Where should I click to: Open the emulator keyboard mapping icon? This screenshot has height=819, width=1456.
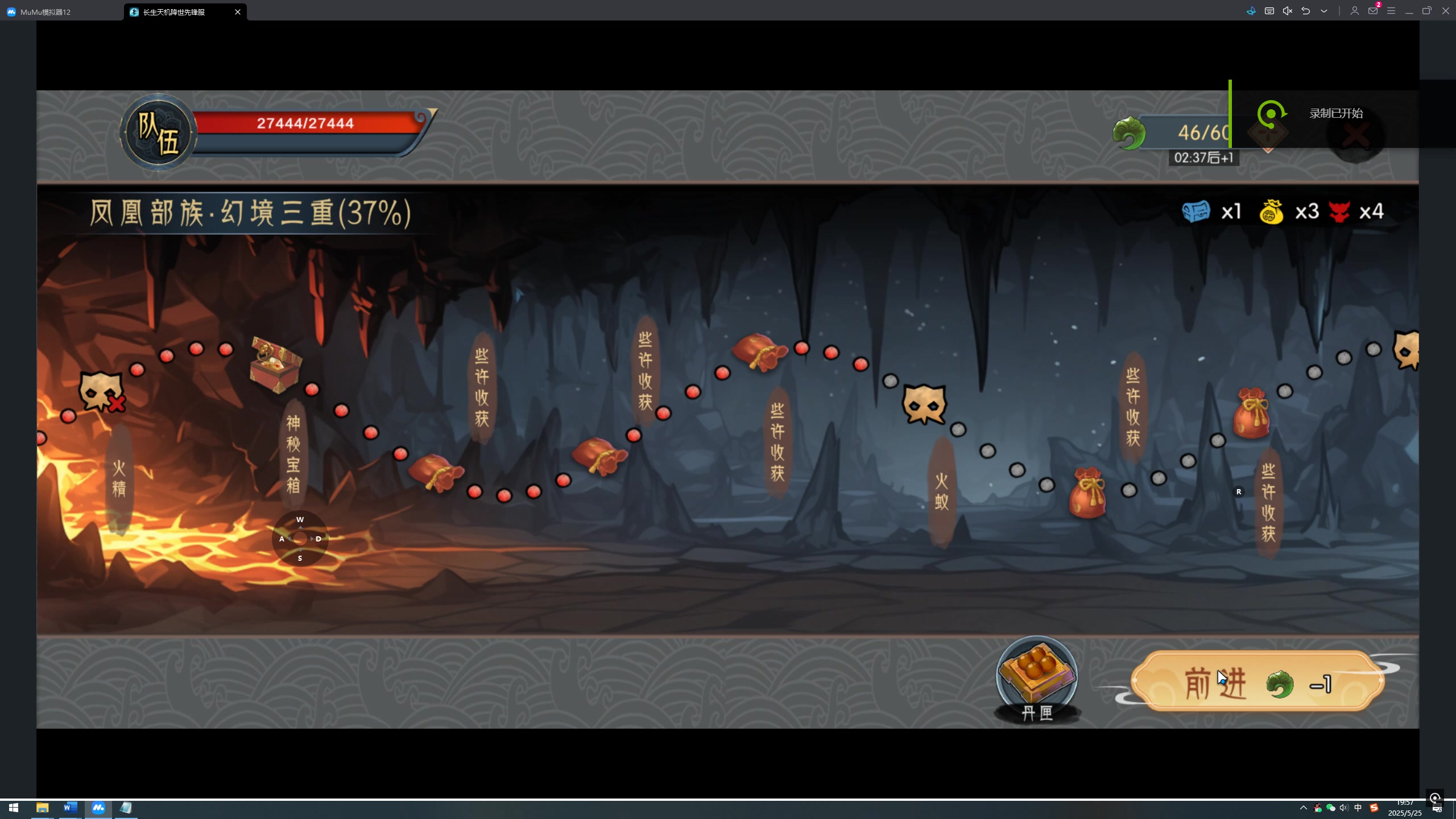click(x=1269, y=11)
